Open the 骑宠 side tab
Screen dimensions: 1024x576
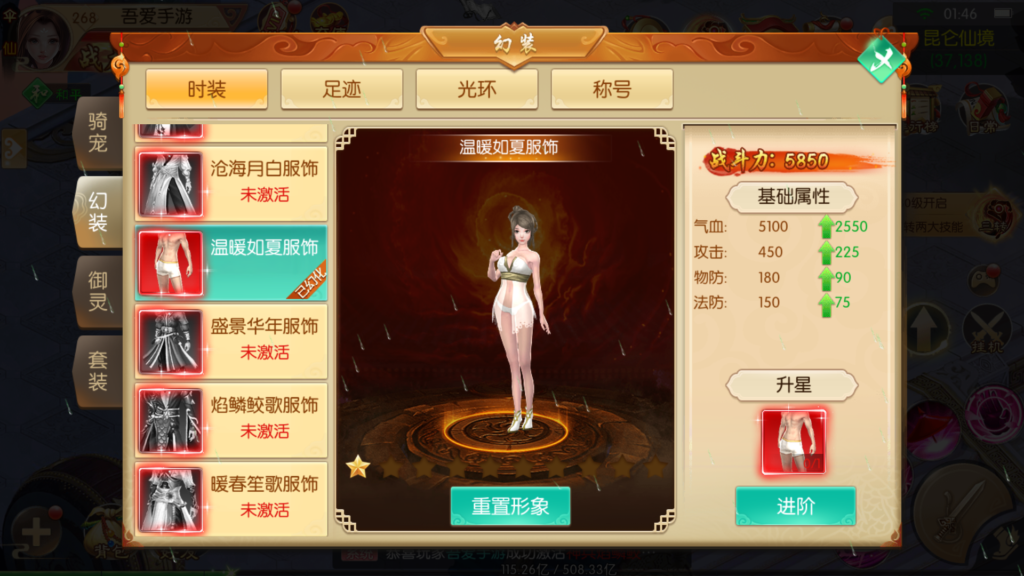click(x=98, y=133)
